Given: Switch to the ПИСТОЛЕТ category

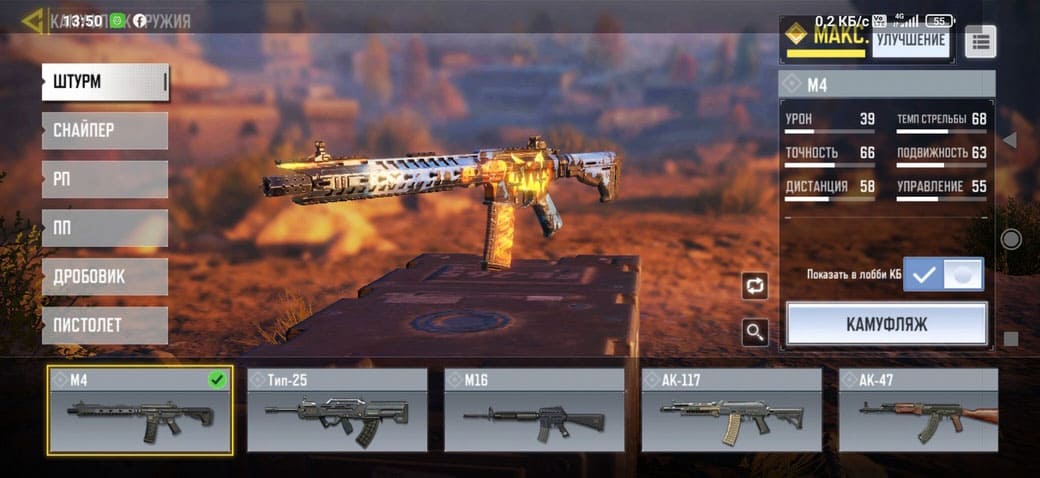Looking at the screenshot, I should click(x=105, y=325).
